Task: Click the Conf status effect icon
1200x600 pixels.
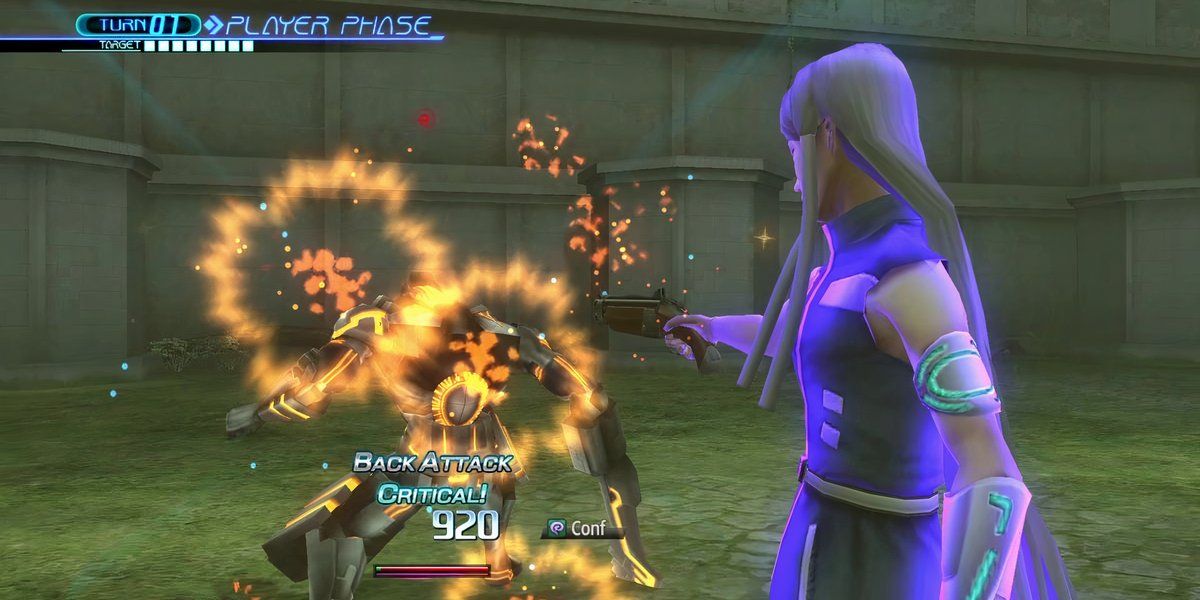Action: click(x=557, y=526)
